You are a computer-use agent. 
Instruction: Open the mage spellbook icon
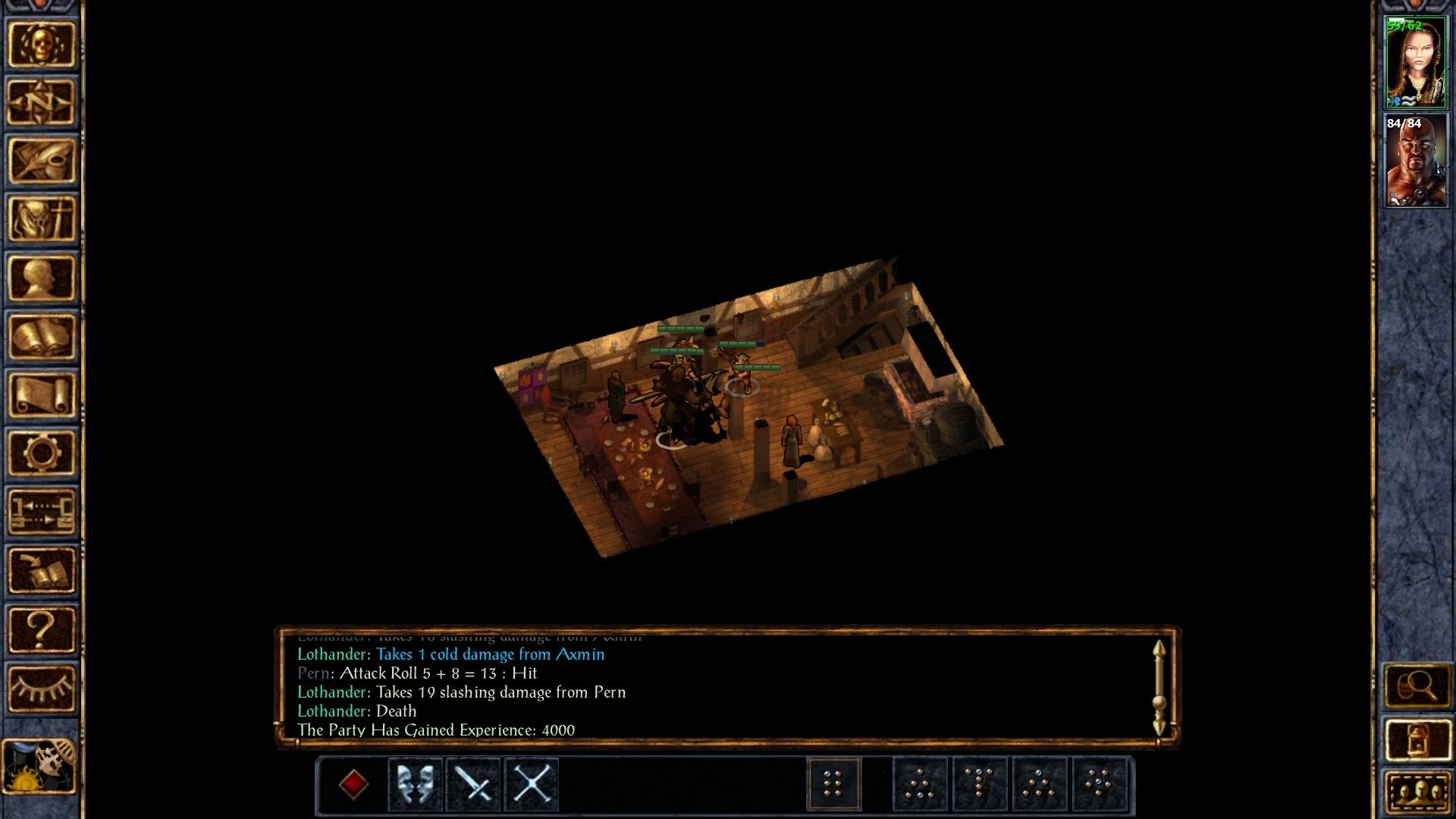point(42,334)
